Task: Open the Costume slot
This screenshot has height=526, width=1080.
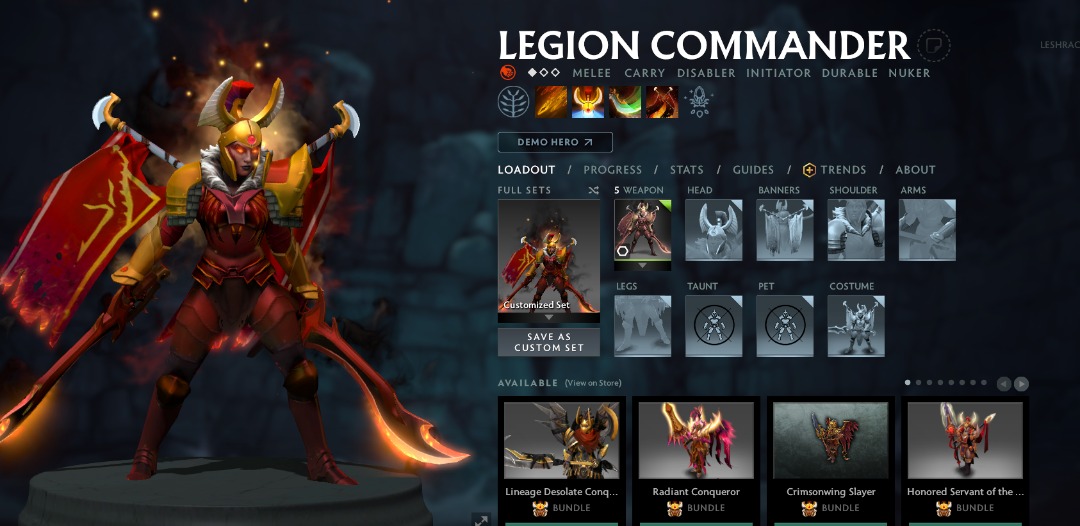Action: coord(856,326)
